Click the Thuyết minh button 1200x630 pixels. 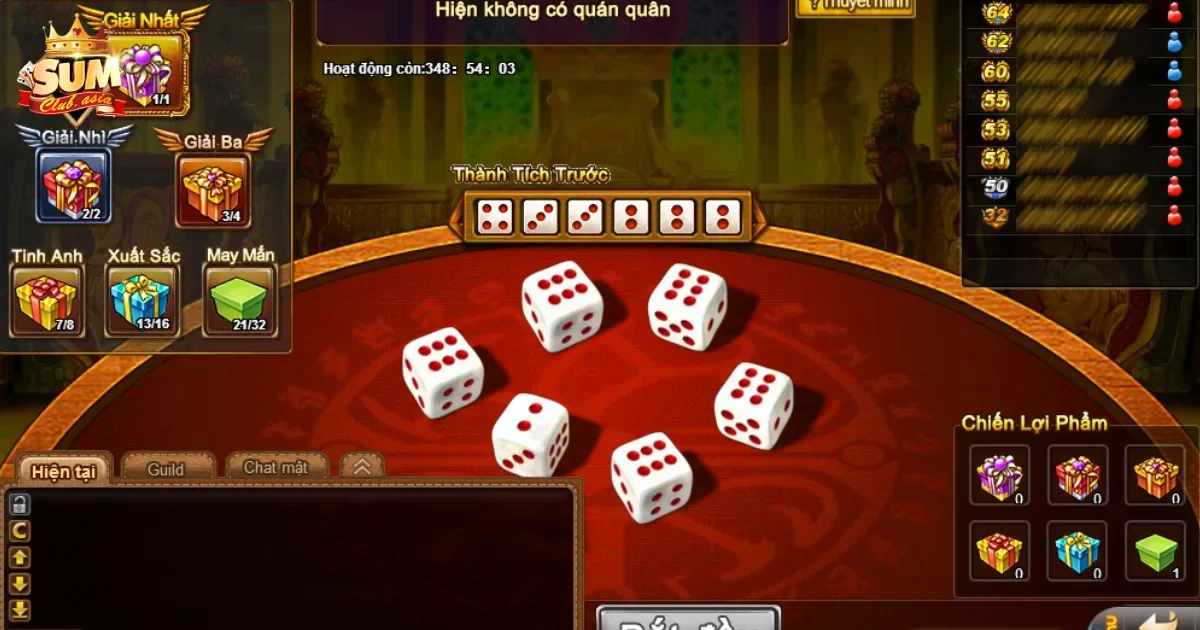coord(854,6)
